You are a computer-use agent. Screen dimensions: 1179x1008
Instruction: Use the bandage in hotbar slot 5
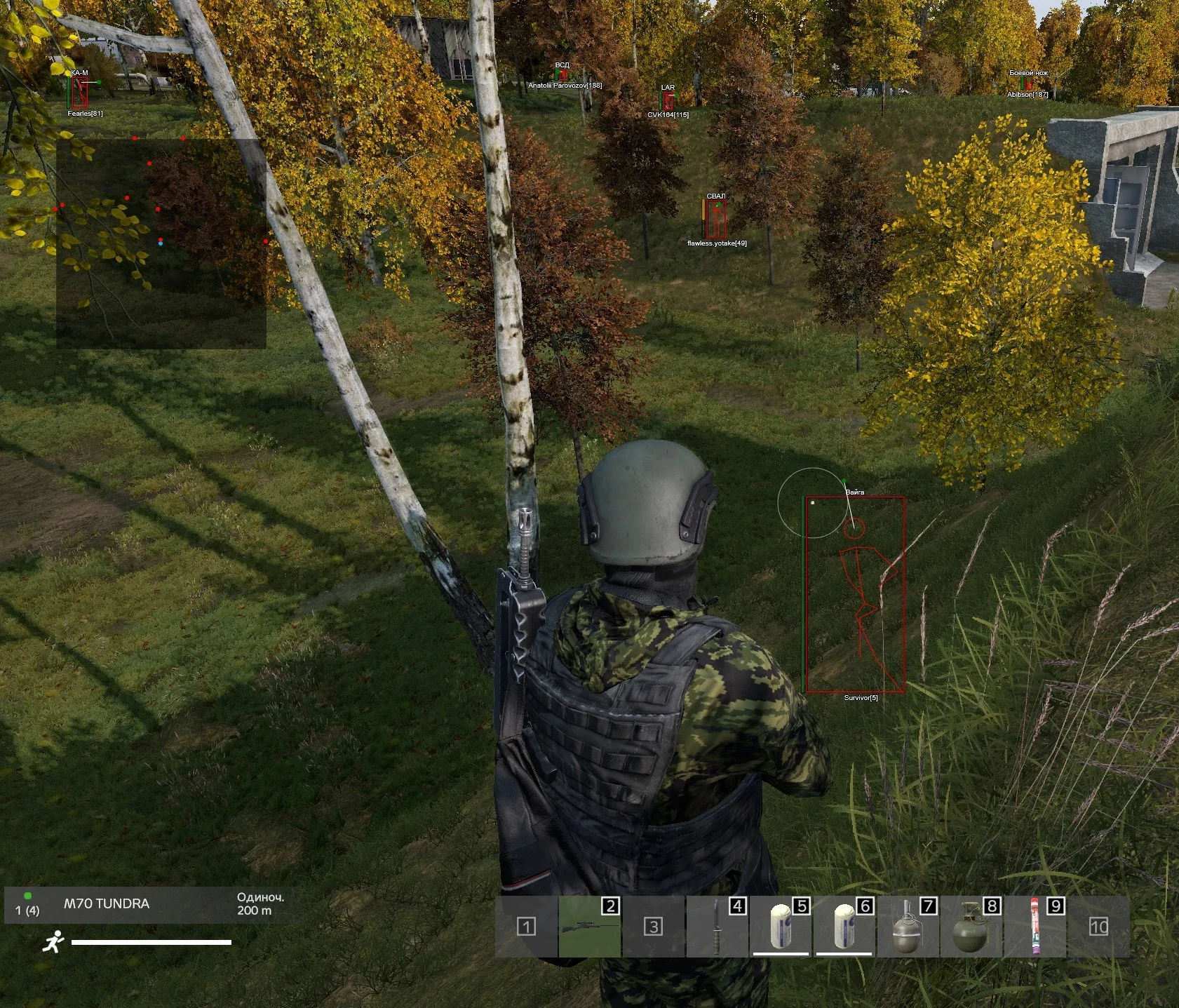point(781,927)
